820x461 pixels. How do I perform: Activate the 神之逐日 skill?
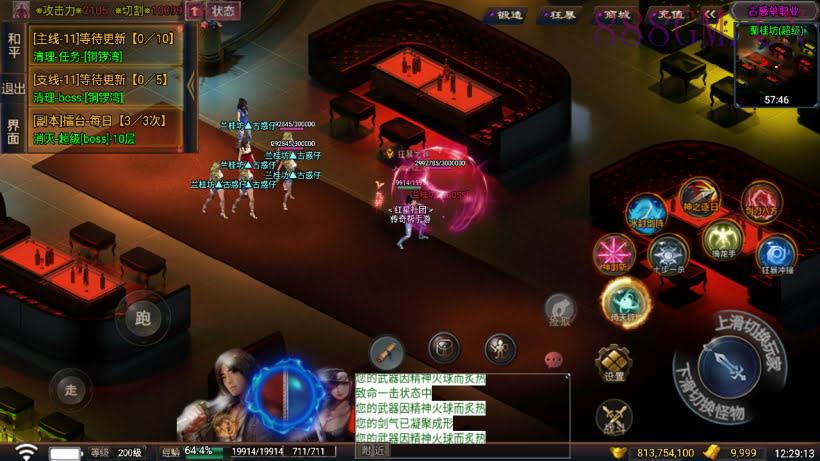[698, 198]
